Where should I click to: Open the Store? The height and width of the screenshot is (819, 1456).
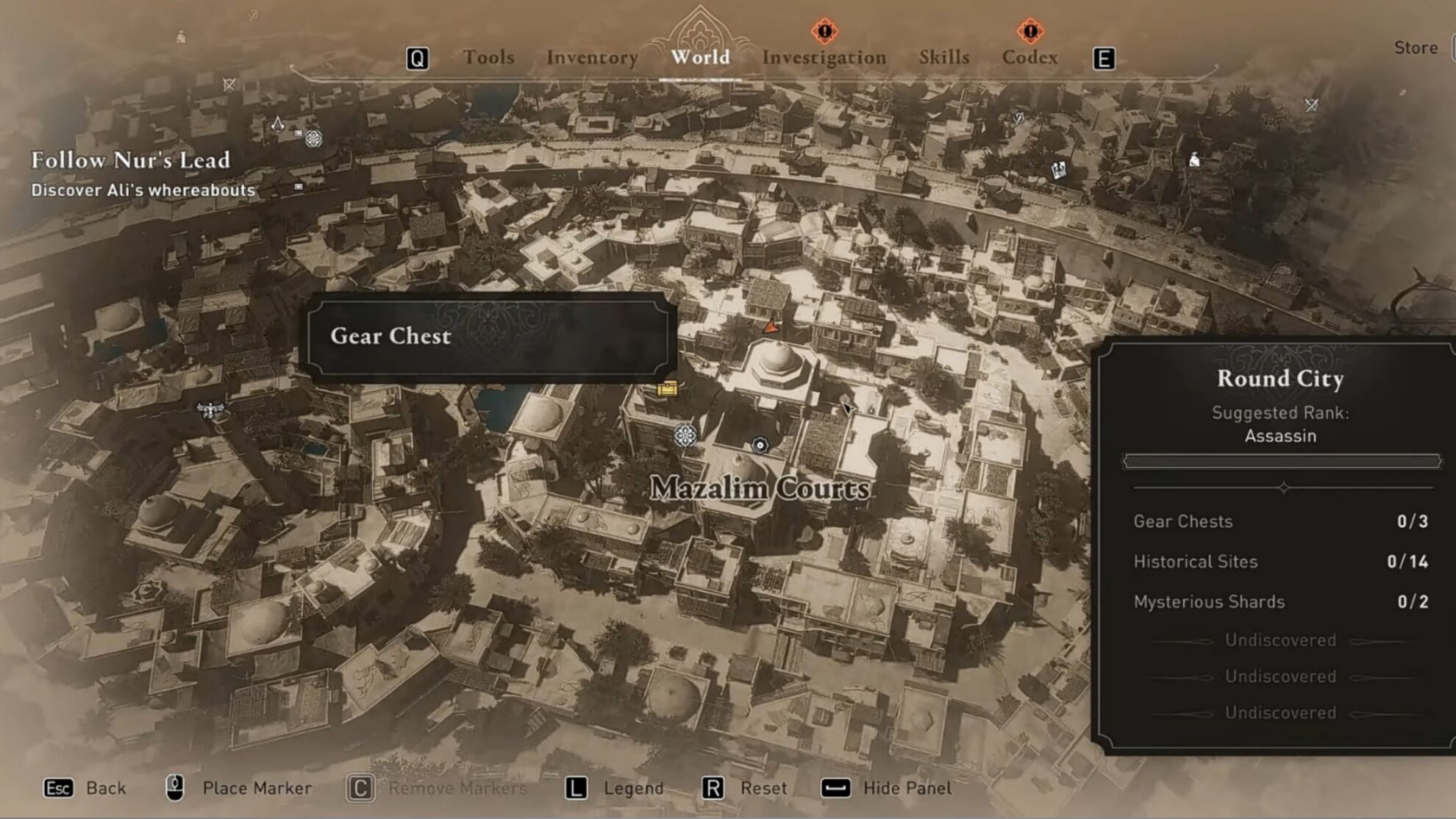coord(1414,47)
